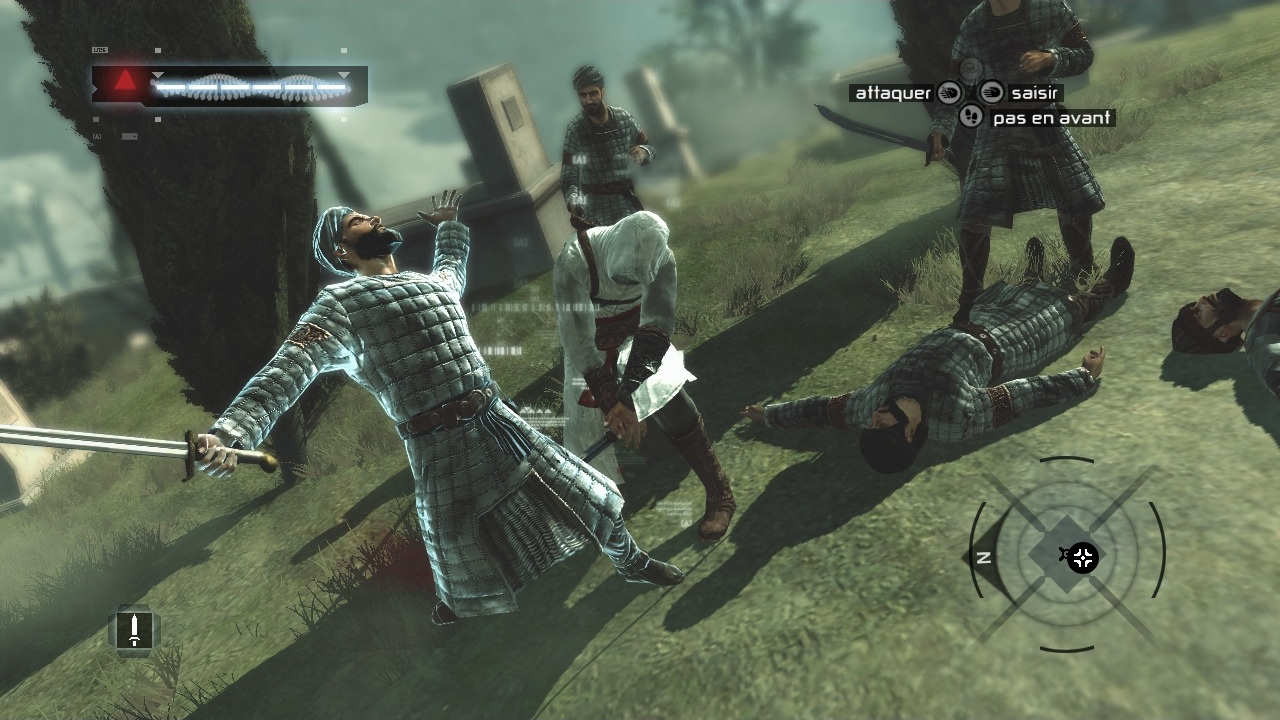Click the white crosshair marker on the minimap
The height and width of the screenshot is (720, 1280).
point(1083,557)
